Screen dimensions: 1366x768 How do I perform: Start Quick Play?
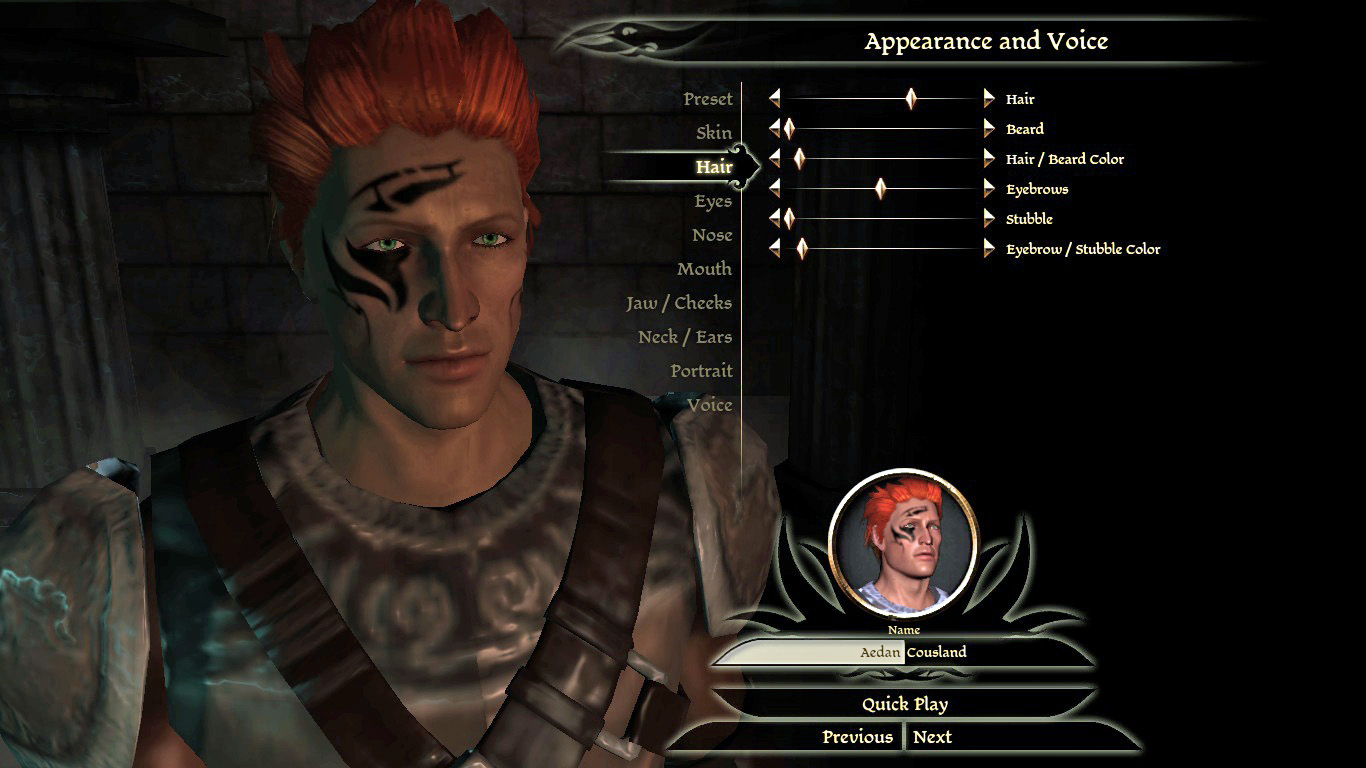tap(904, 704)
